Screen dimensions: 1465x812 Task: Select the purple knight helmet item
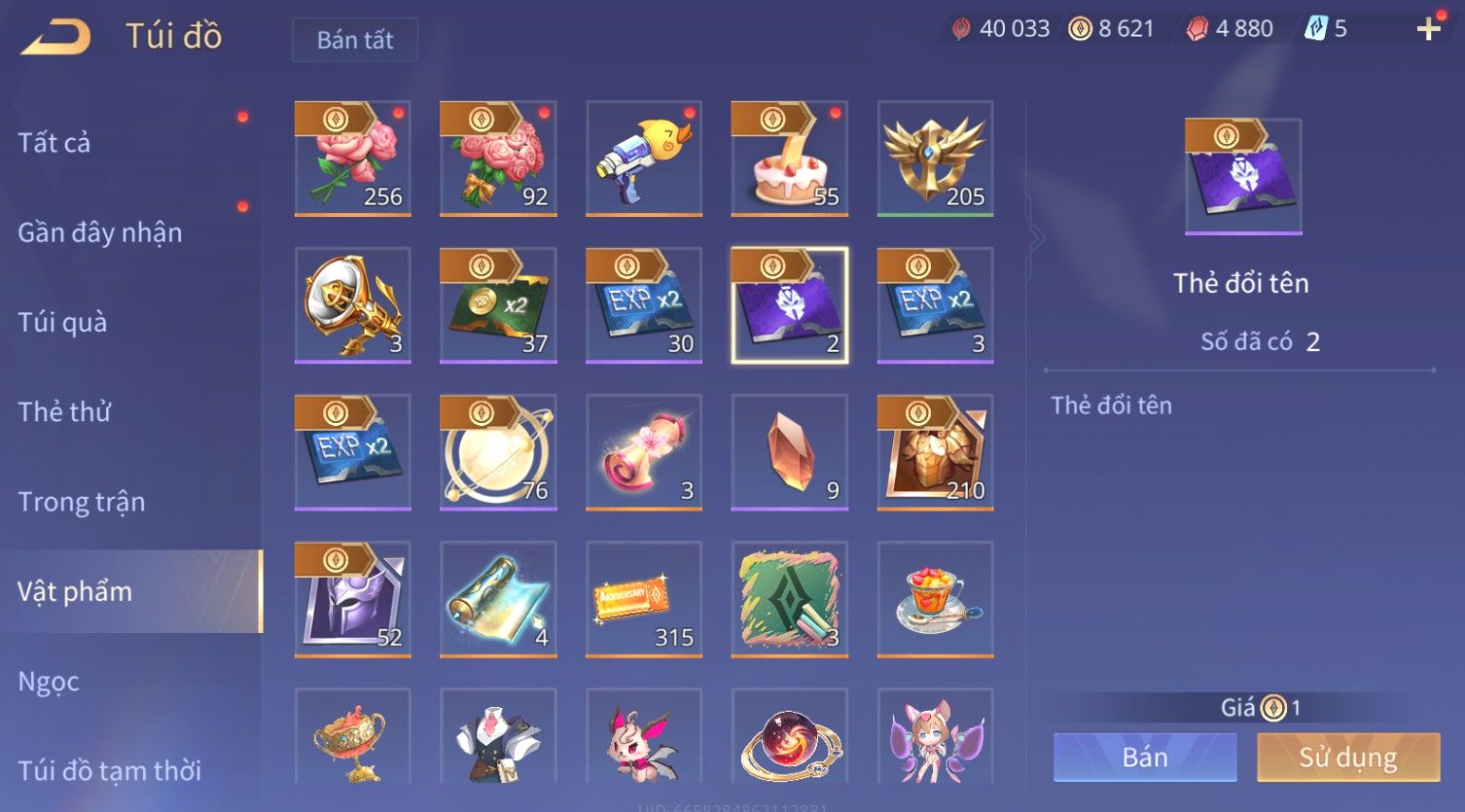click(x=352, y=599)
